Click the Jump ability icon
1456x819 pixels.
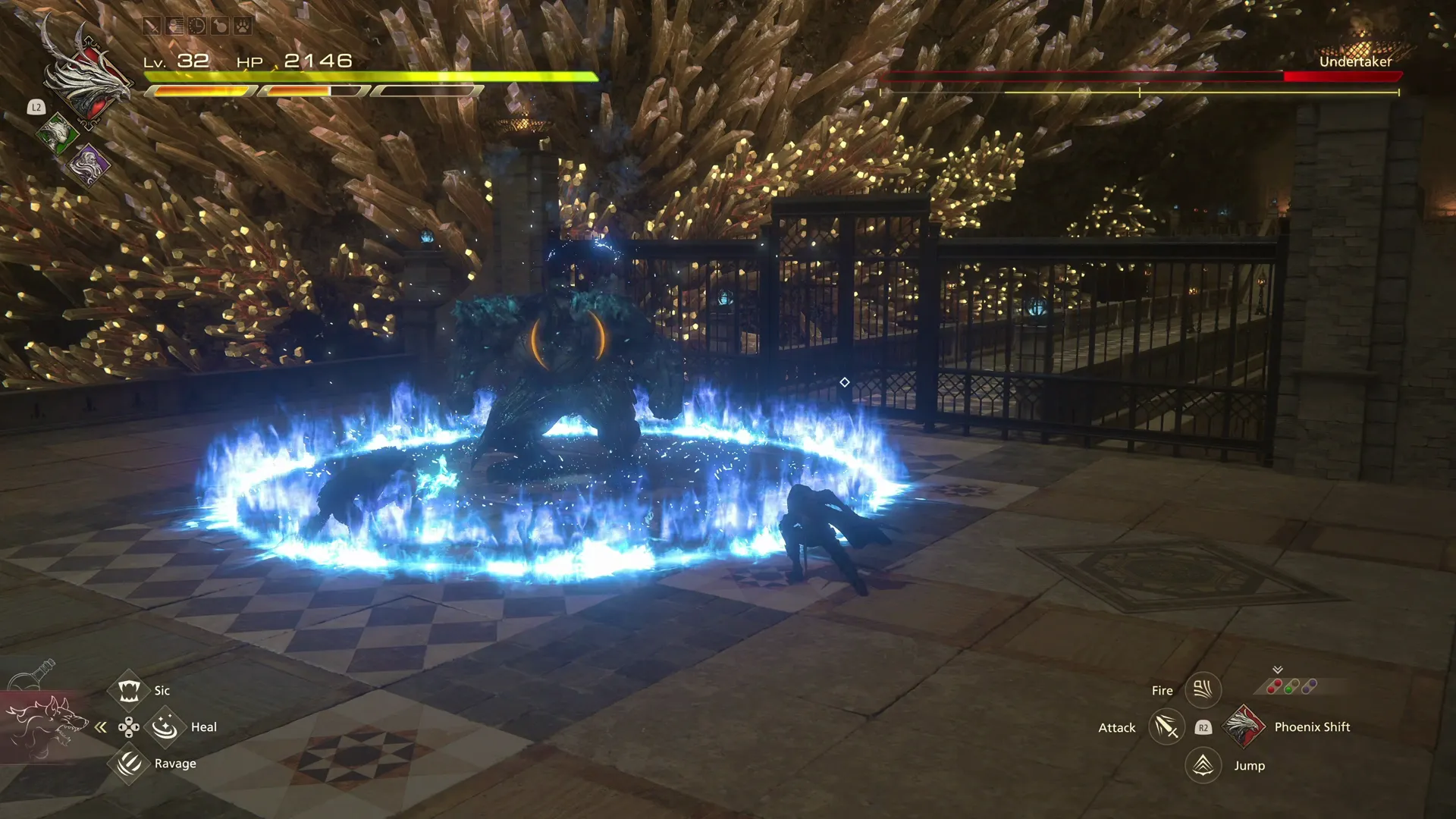click(x=1203, y=765)
